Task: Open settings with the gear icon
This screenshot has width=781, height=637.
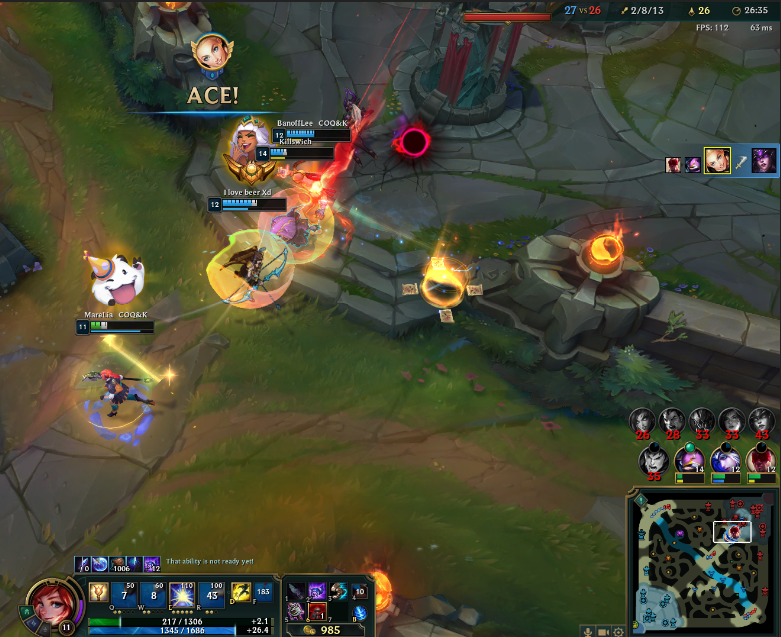Action: (x=620, y=631)
